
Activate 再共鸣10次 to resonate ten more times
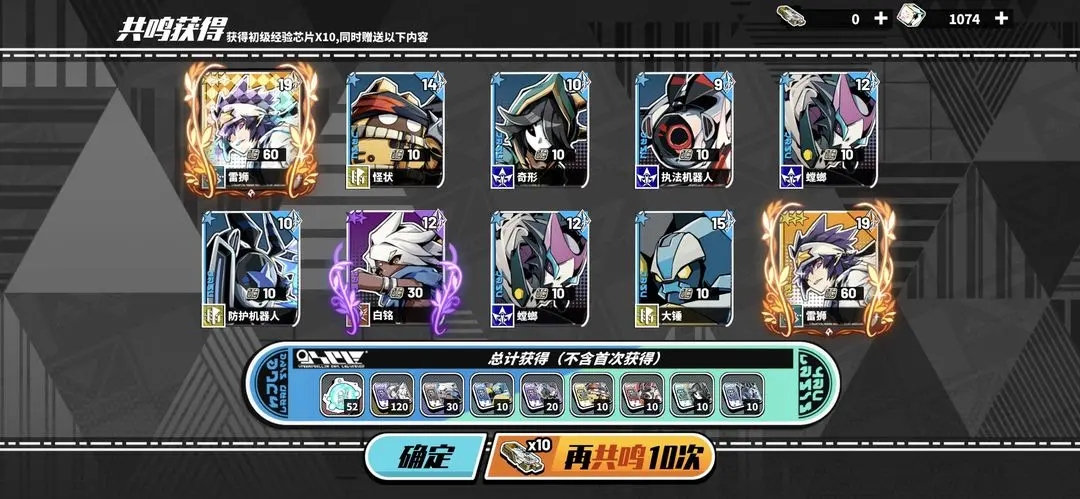602,457
